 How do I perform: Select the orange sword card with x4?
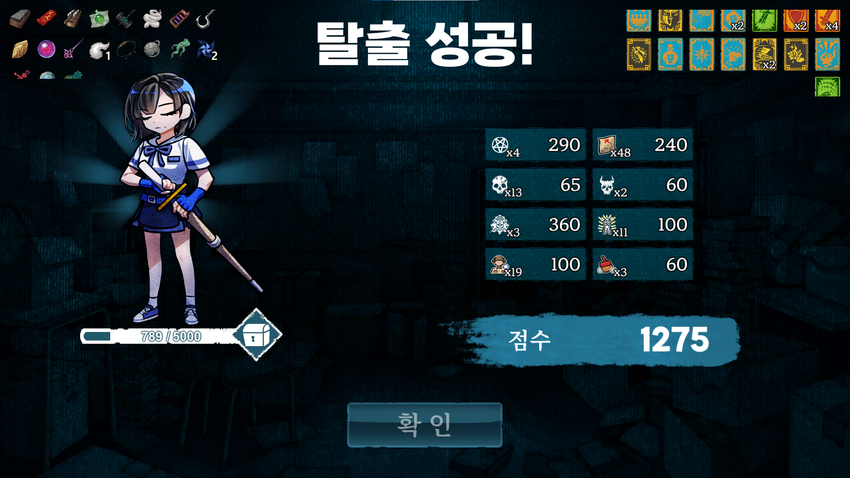click(x=827, y=20)
